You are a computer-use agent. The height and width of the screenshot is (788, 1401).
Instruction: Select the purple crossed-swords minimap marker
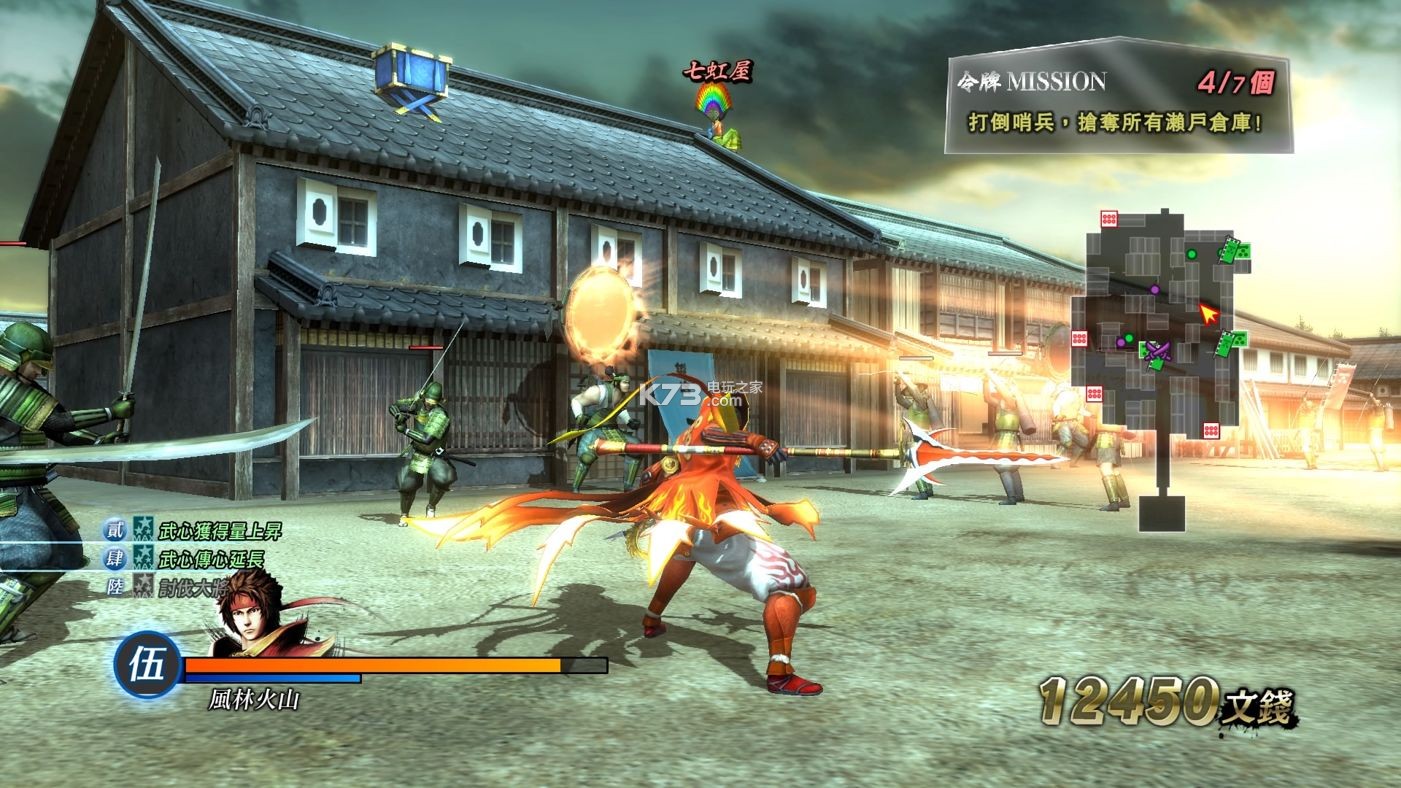1158,350
